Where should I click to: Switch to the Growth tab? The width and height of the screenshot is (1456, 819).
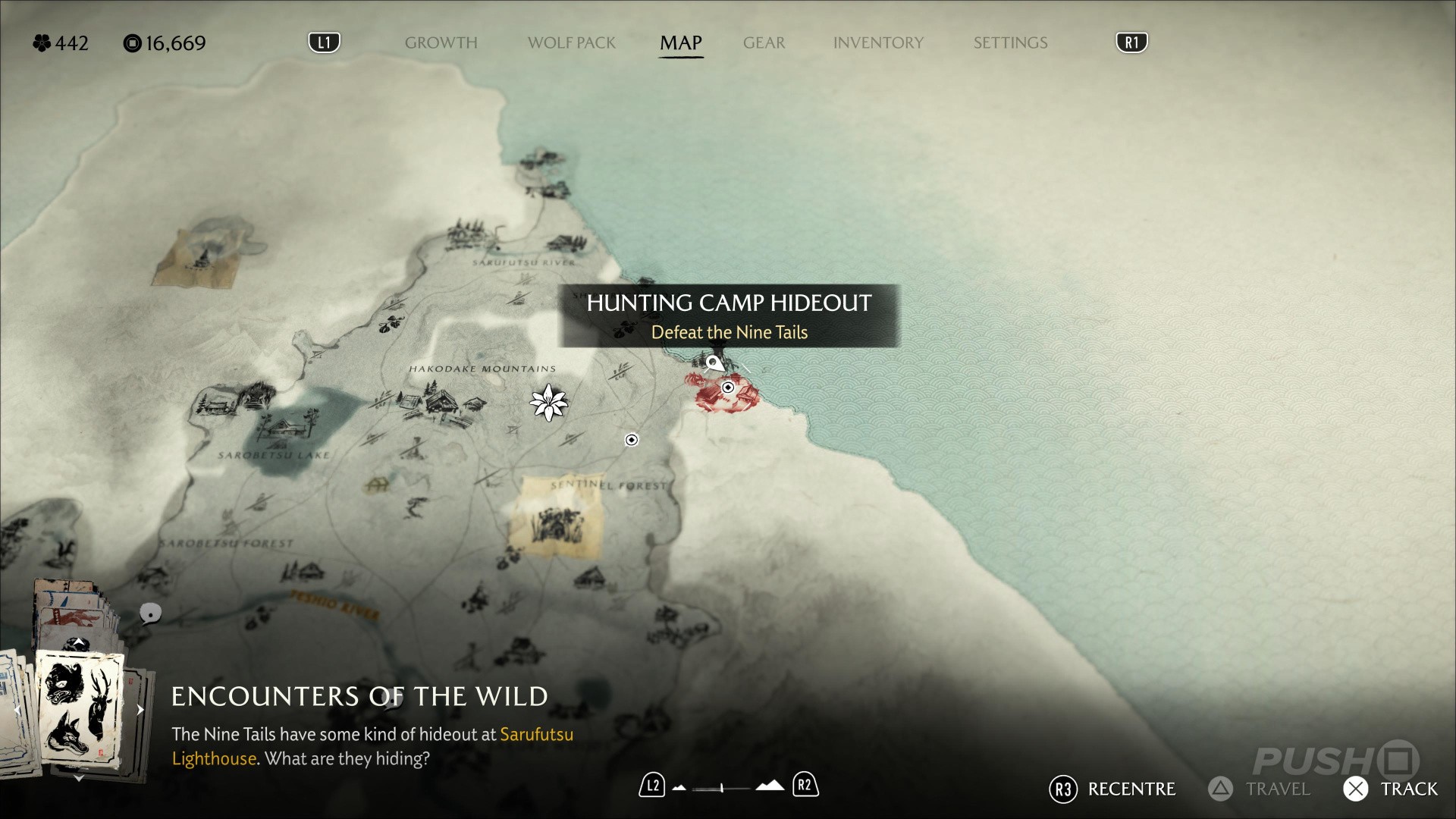[x=441, y=43]
